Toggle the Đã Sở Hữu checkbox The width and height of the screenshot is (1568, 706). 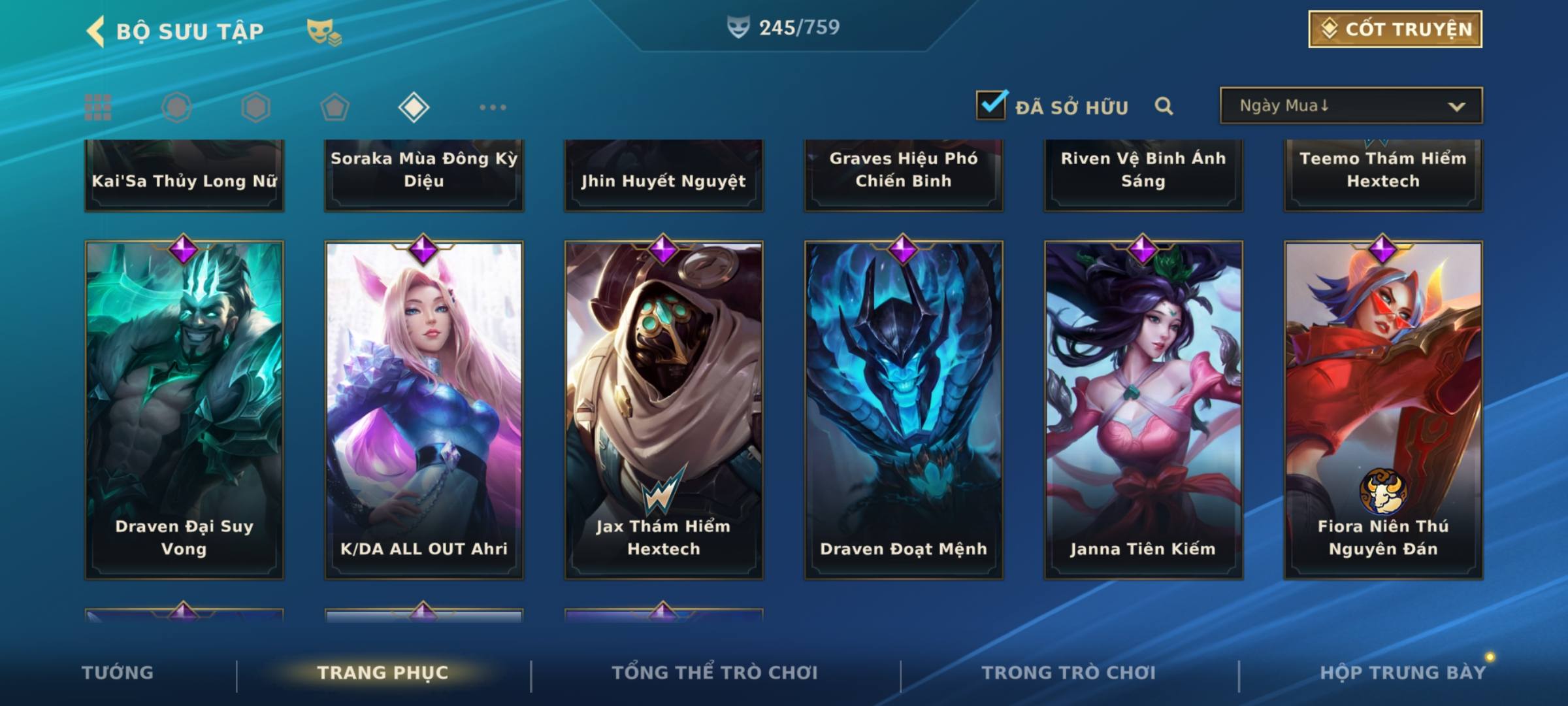click(x=991, y=105)
